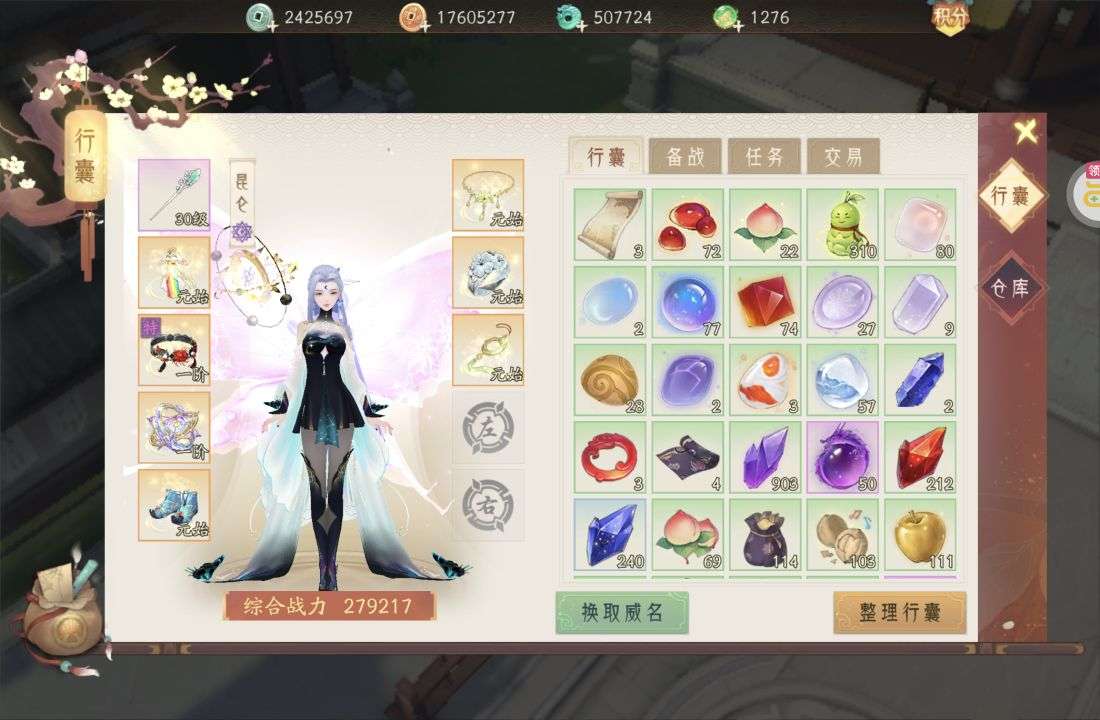Sort bag with 整理行囊 button
1100x720 pixels.
point(899,612)
